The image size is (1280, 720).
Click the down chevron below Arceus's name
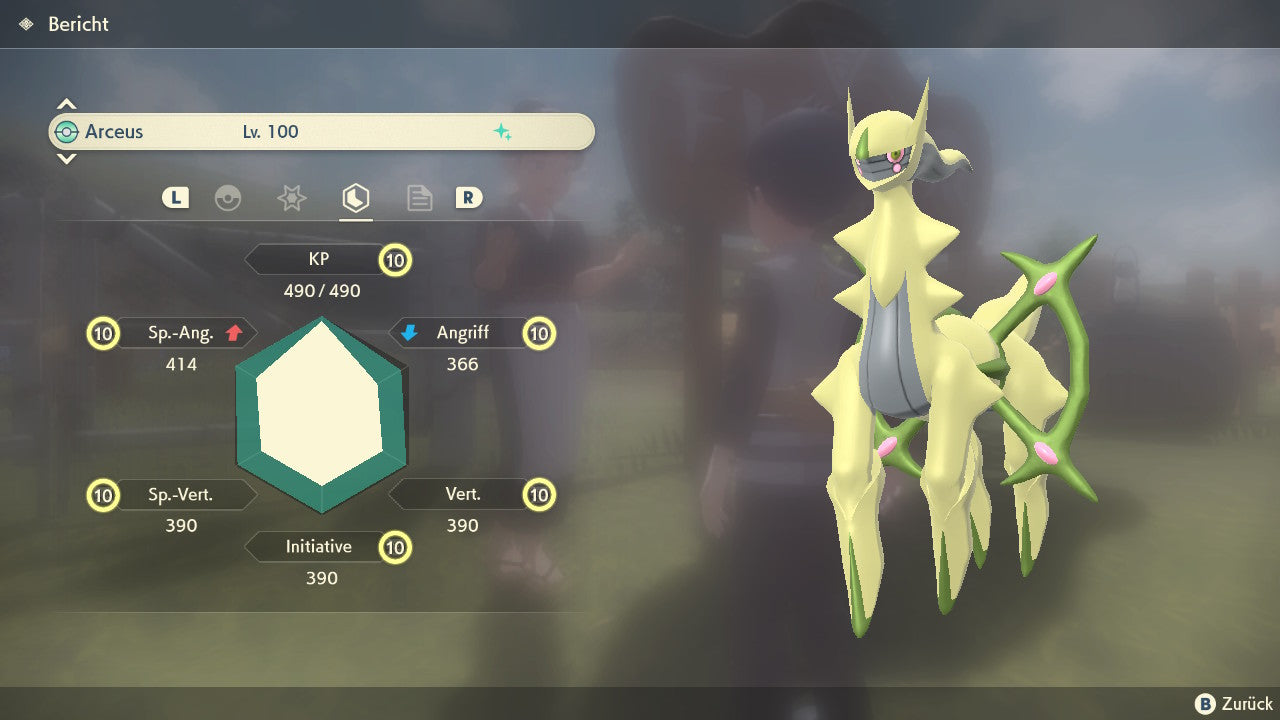[x=66, y=158]
